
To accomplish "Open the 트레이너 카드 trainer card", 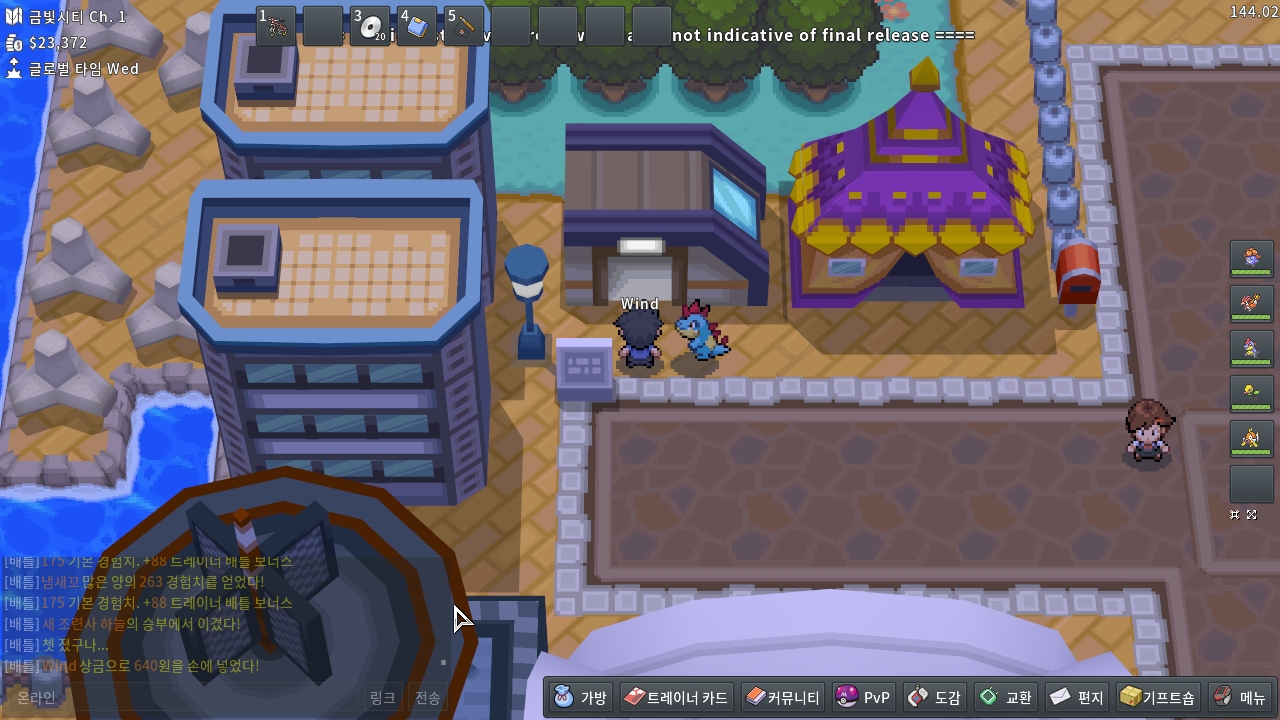I will [x=676, y=697].
